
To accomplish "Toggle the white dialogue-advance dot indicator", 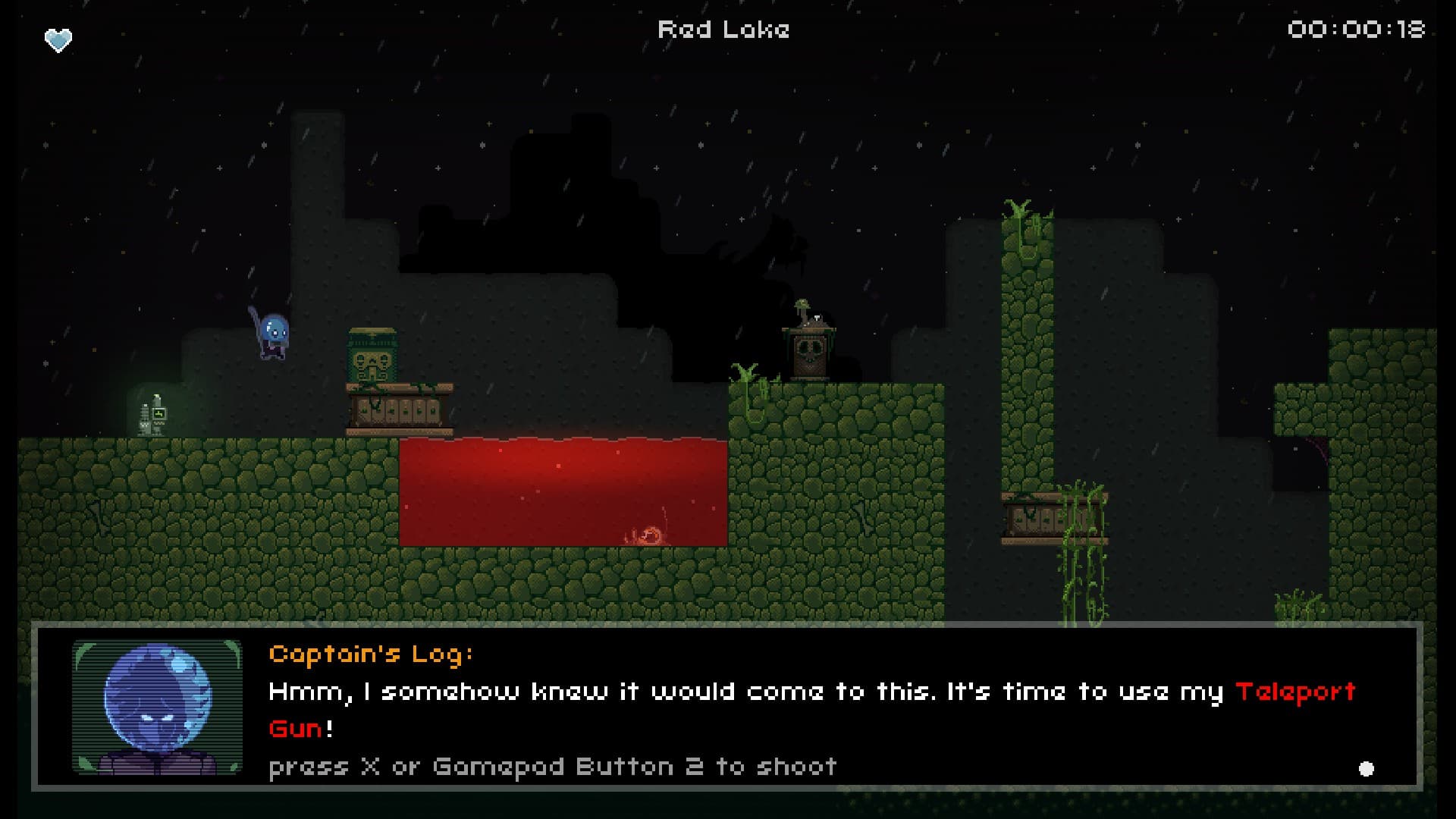I will (1367, 768).
